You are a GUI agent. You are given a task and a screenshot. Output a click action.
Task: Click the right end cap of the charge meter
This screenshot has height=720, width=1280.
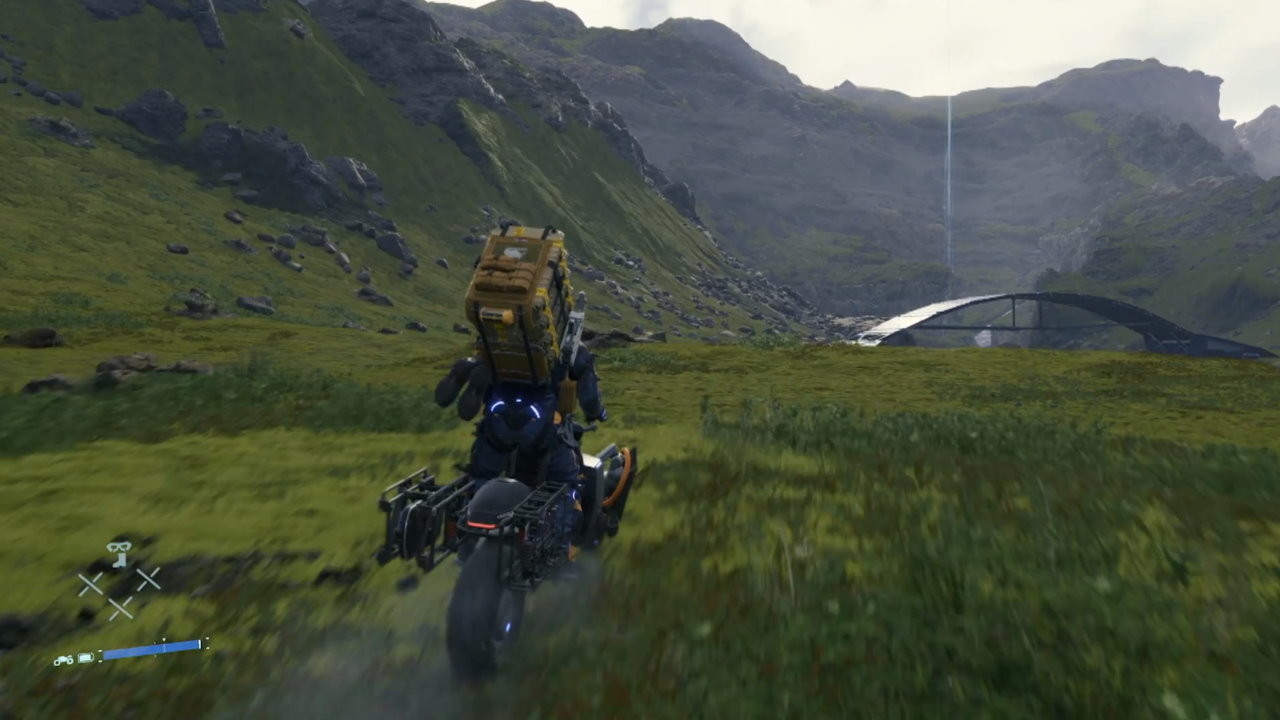(x=200, y=643)
